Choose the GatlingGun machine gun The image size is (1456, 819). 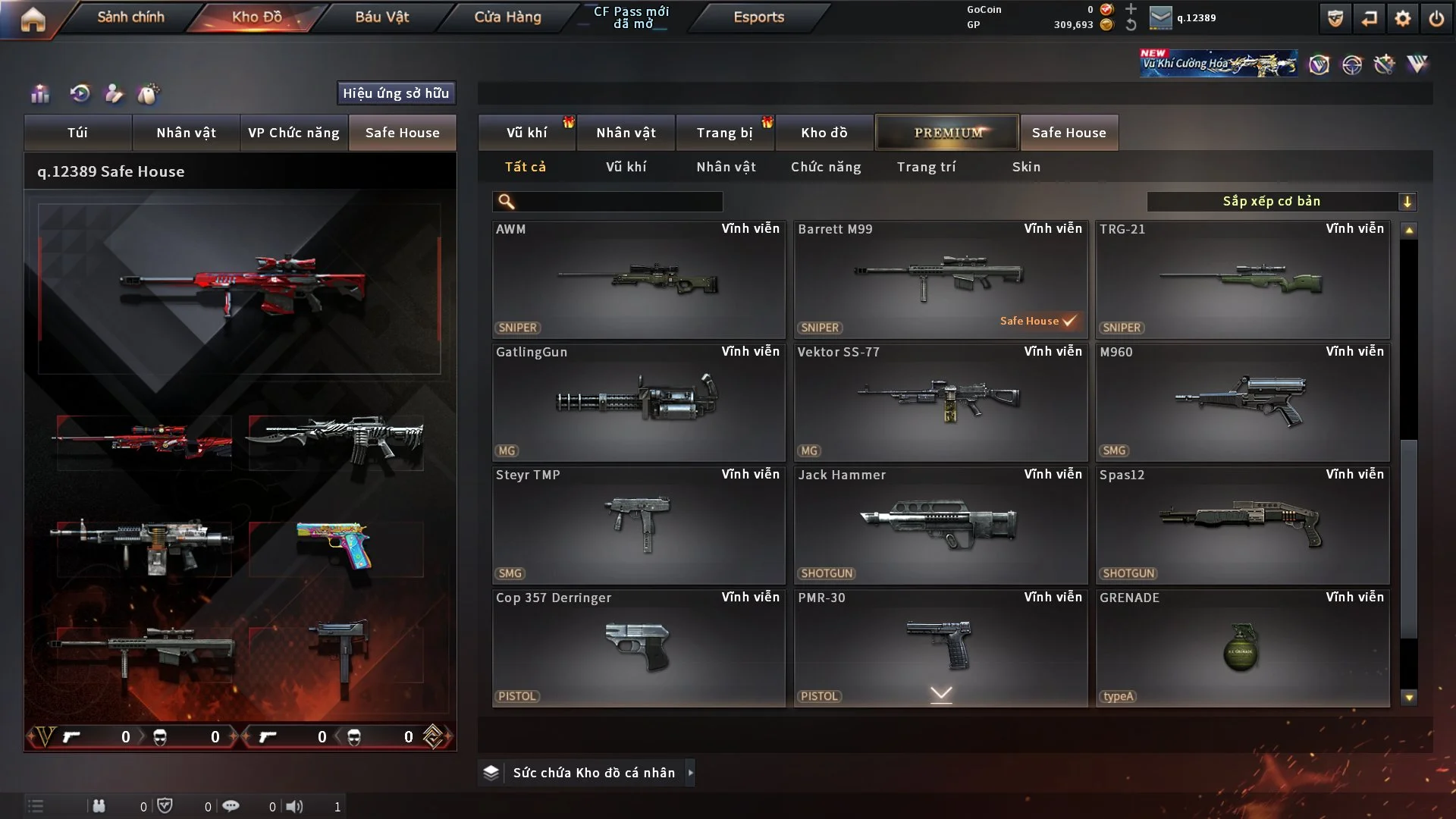(x=639, y=402)
